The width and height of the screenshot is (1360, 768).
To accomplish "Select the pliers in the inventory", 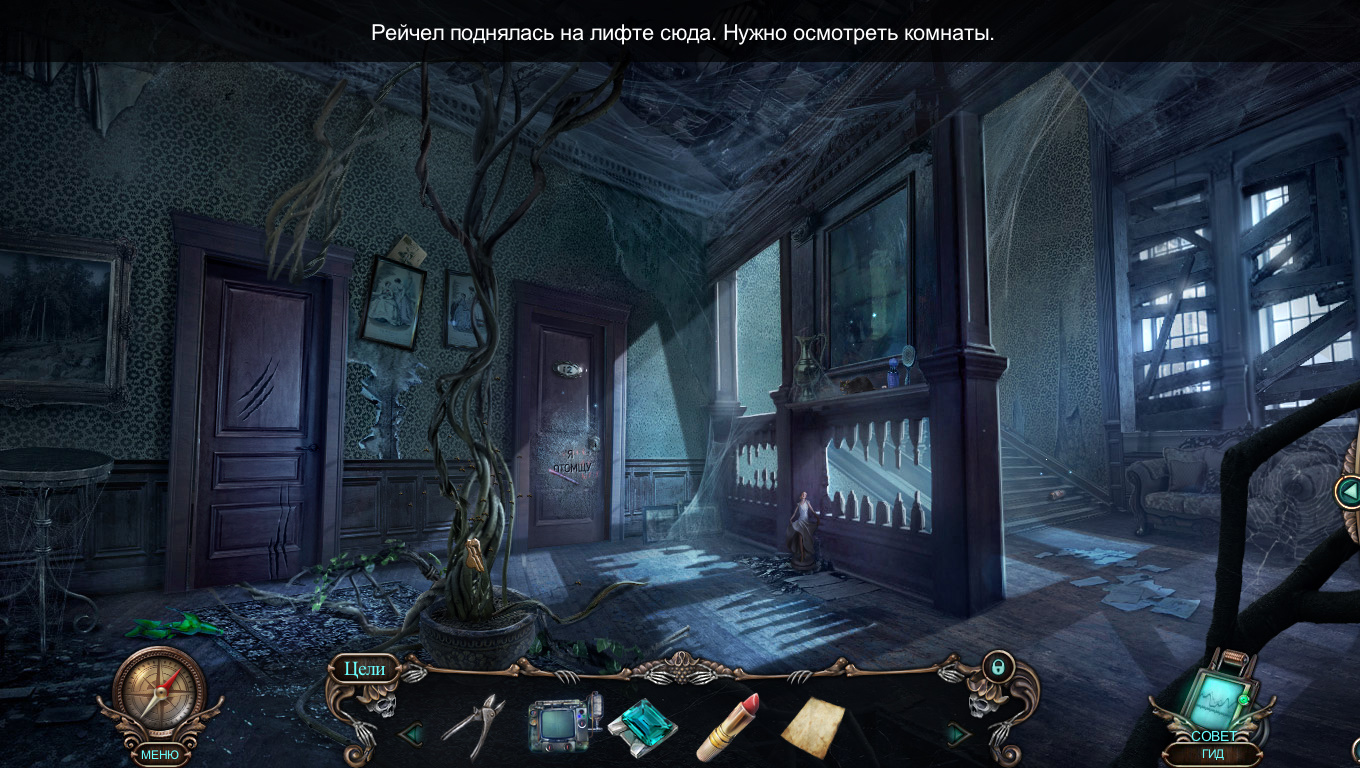I will tap(472, 725).
